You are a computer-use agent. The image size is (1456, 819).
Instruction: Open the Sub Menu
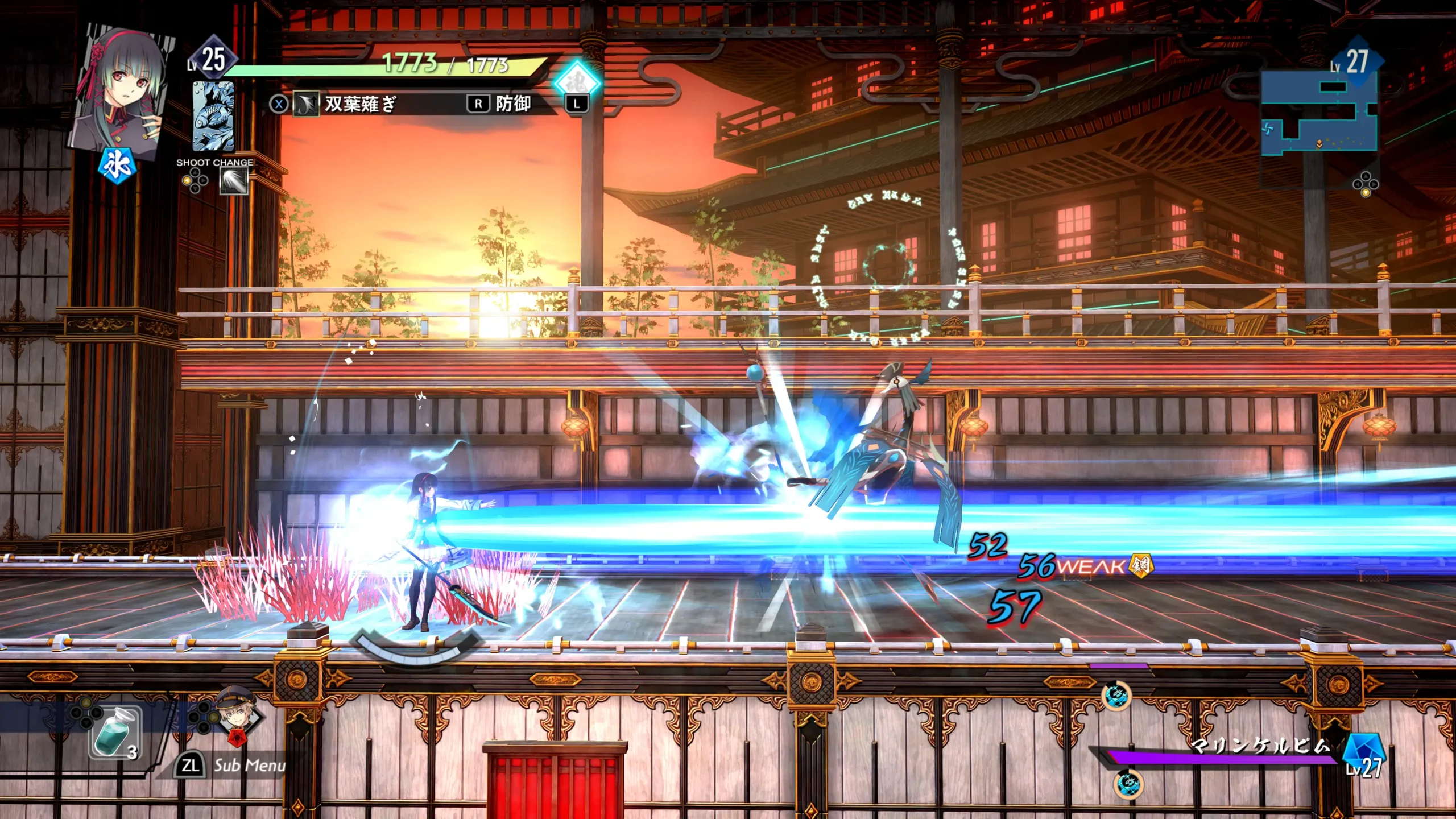point(233,766)
